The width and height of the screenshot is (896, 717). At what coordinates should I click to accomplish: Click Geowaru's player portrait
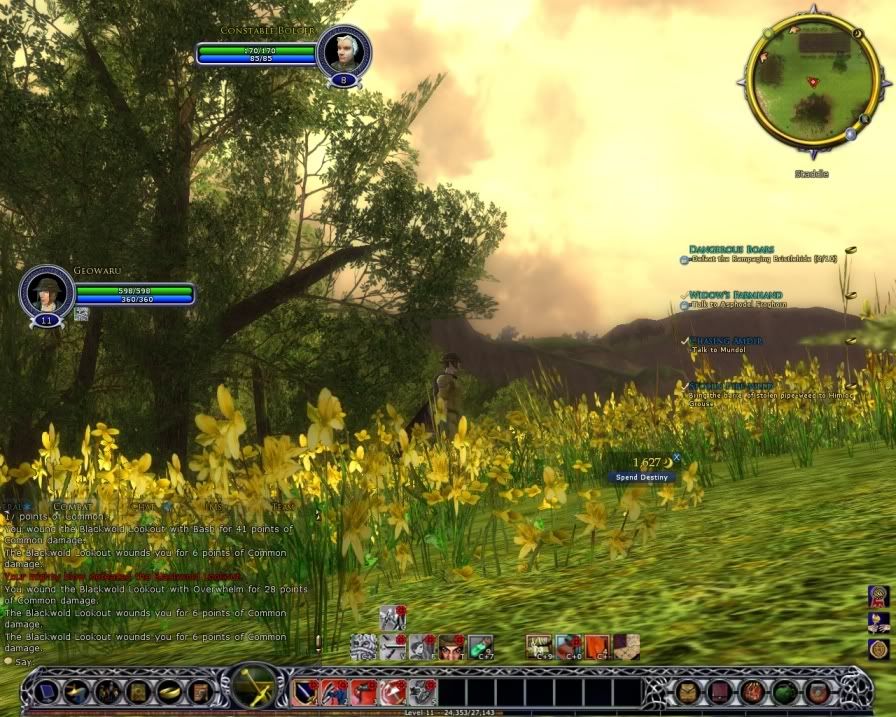coord(47,291)
